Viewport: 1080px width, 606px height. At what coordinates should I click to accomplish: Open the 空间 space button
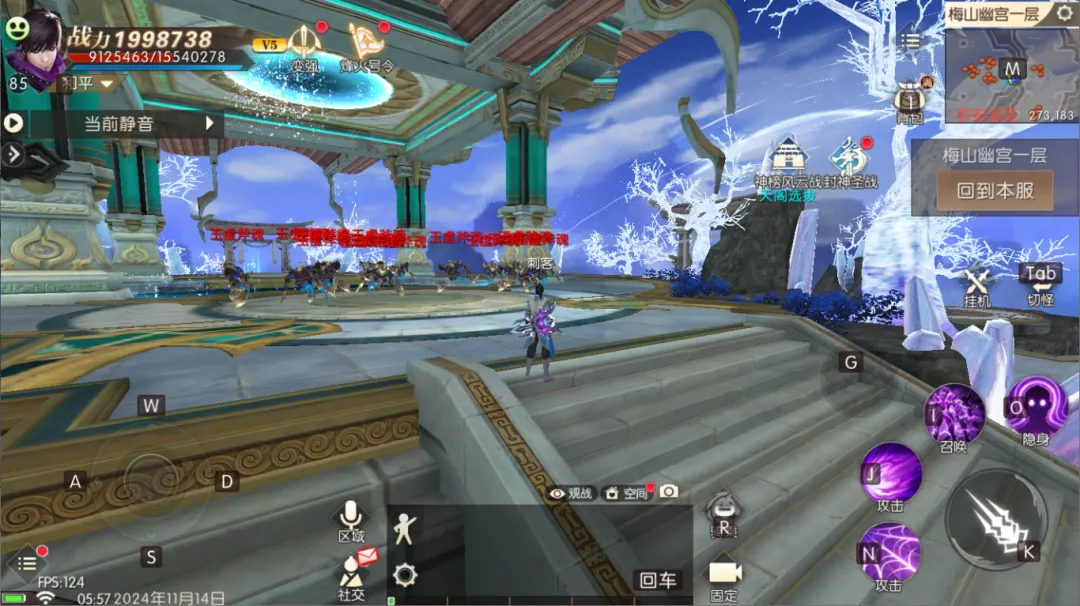626,492
